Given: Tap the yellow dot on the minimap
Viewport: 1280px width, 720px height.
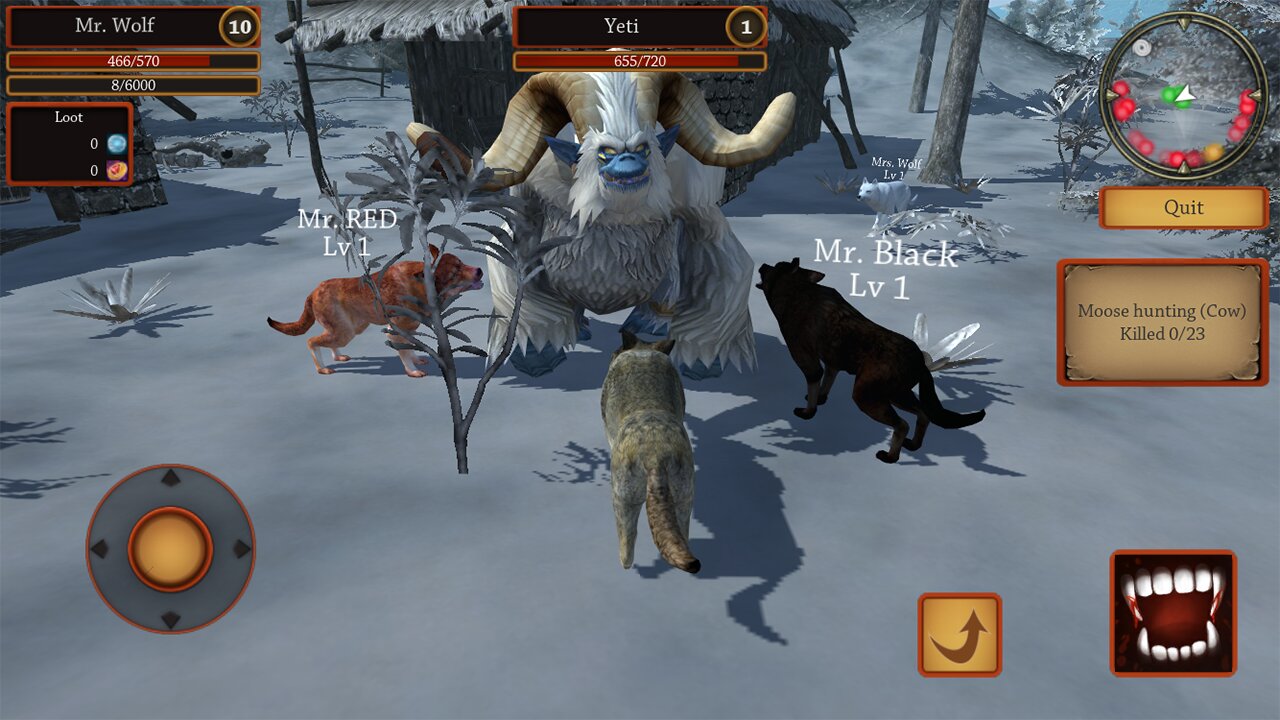Looking at the screenshot, I should click(x=1213, y=151).
